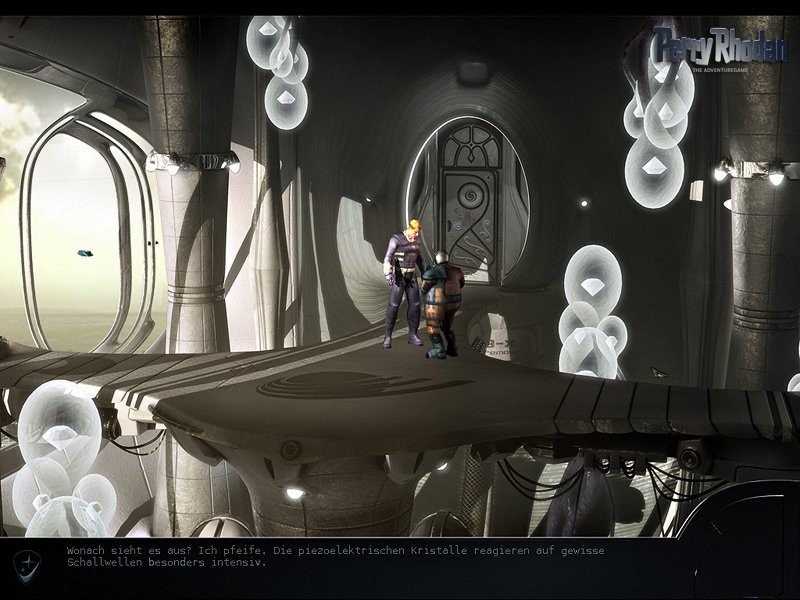This screenshot has height=600, width=800.
Task: Open the shield-shaped menu icon
Action: (27, 564)
